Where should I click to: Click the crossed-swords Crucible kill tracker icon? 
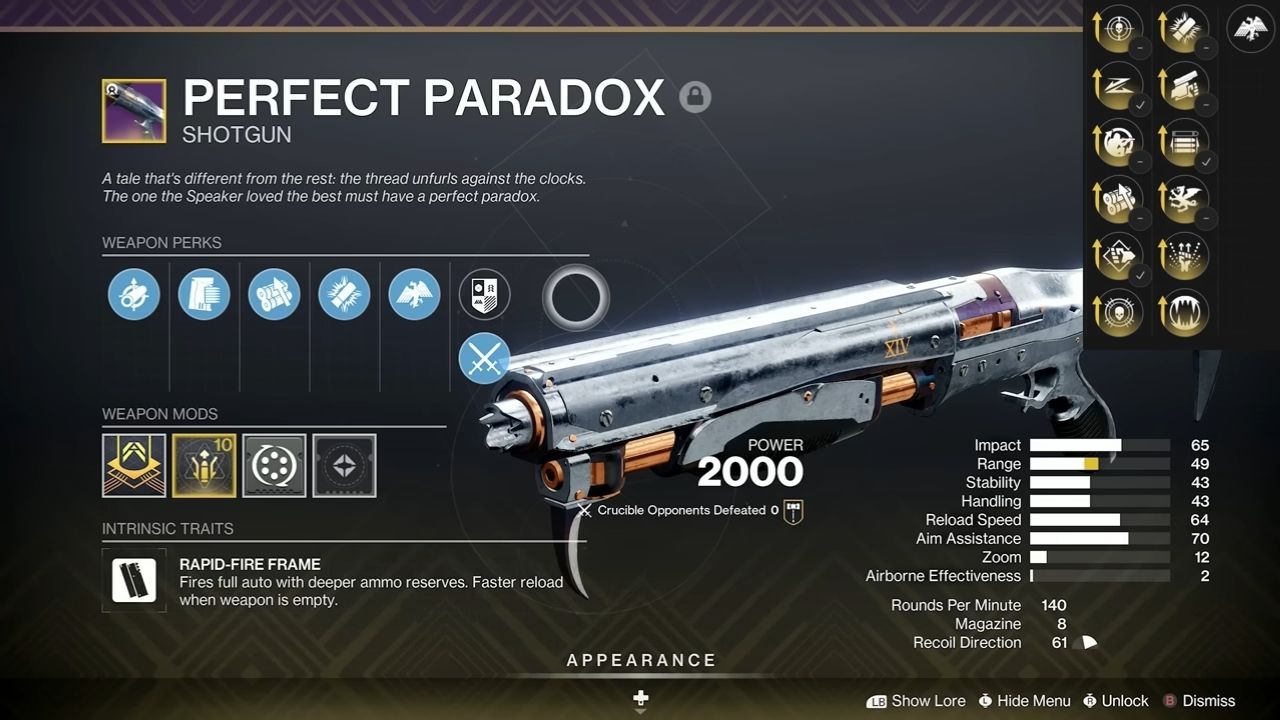pyautogui.click(x=484, y=359)
